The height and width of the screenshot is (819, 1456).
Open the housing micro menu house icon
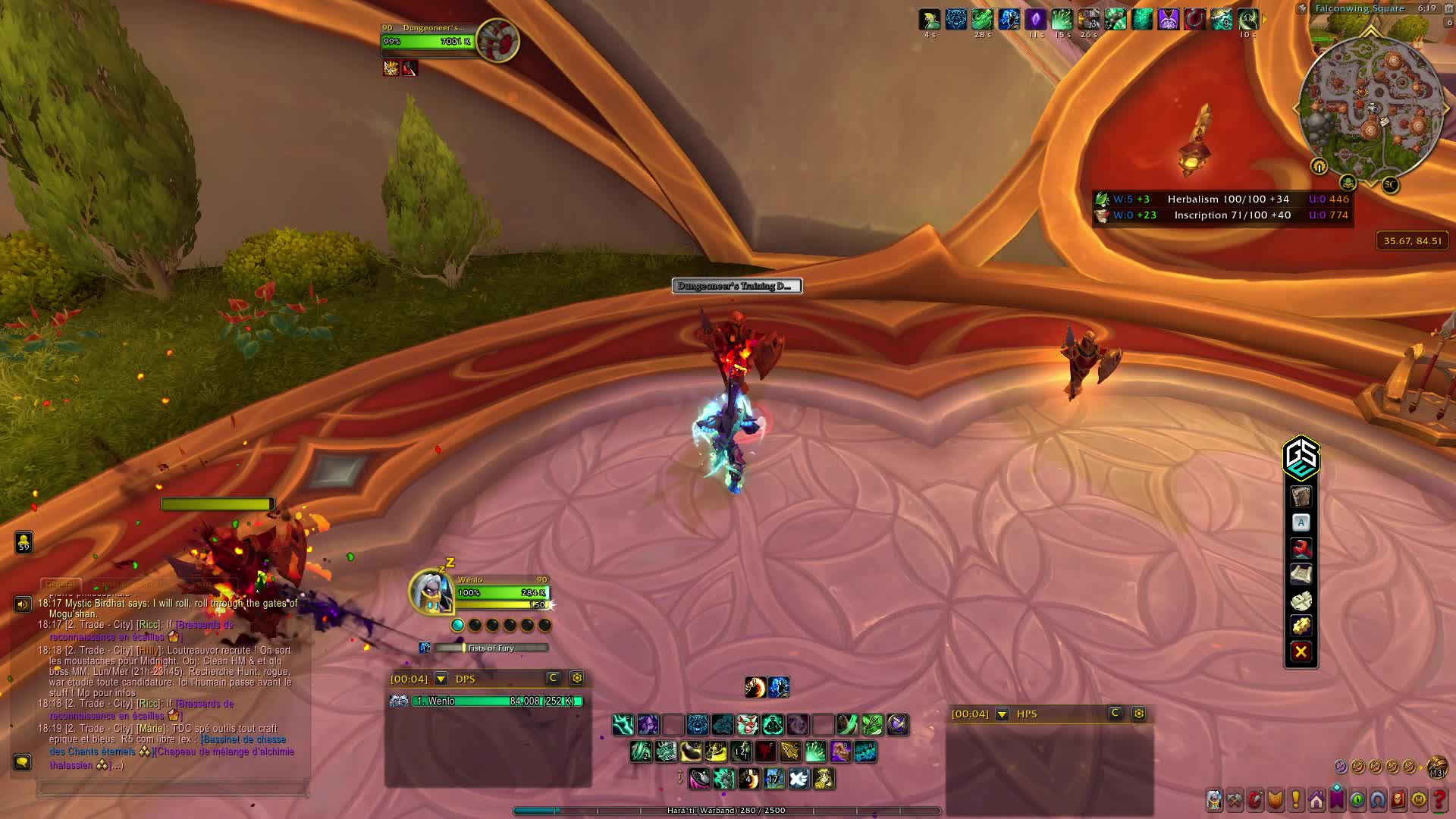pos(1316,799)
